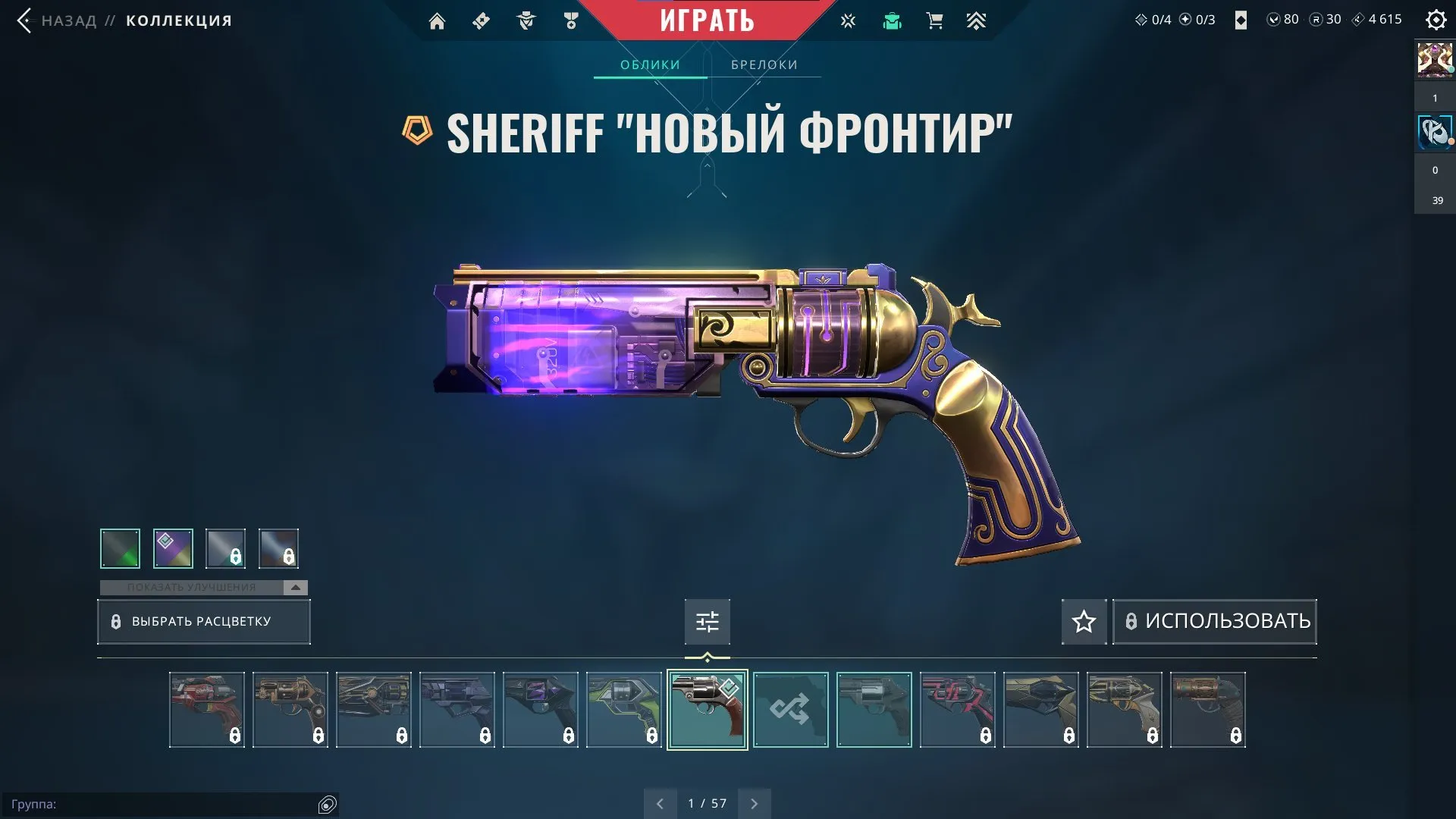Open Premier via chevron arrows icon
Screen dimensions: 1456x819
977,20
